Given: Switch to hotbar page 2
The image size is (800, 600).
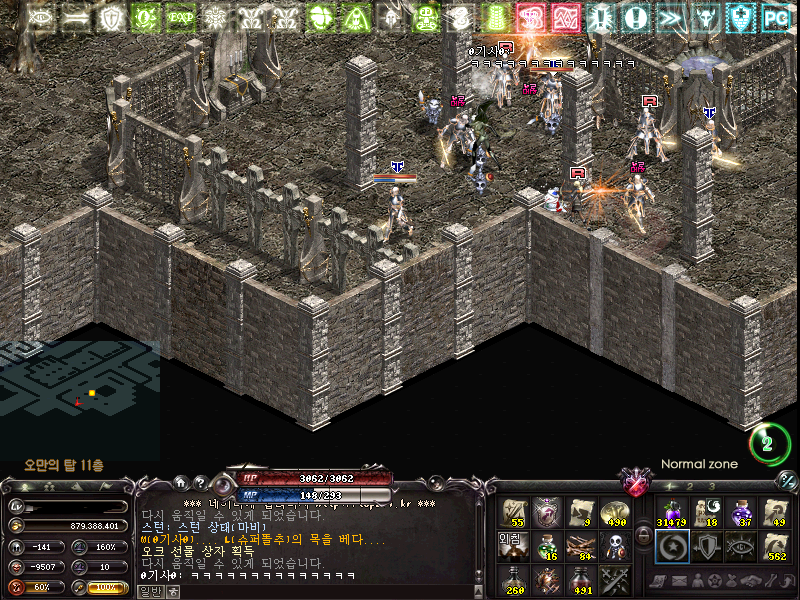Looking at the screenshot, I should click(690, 486).
